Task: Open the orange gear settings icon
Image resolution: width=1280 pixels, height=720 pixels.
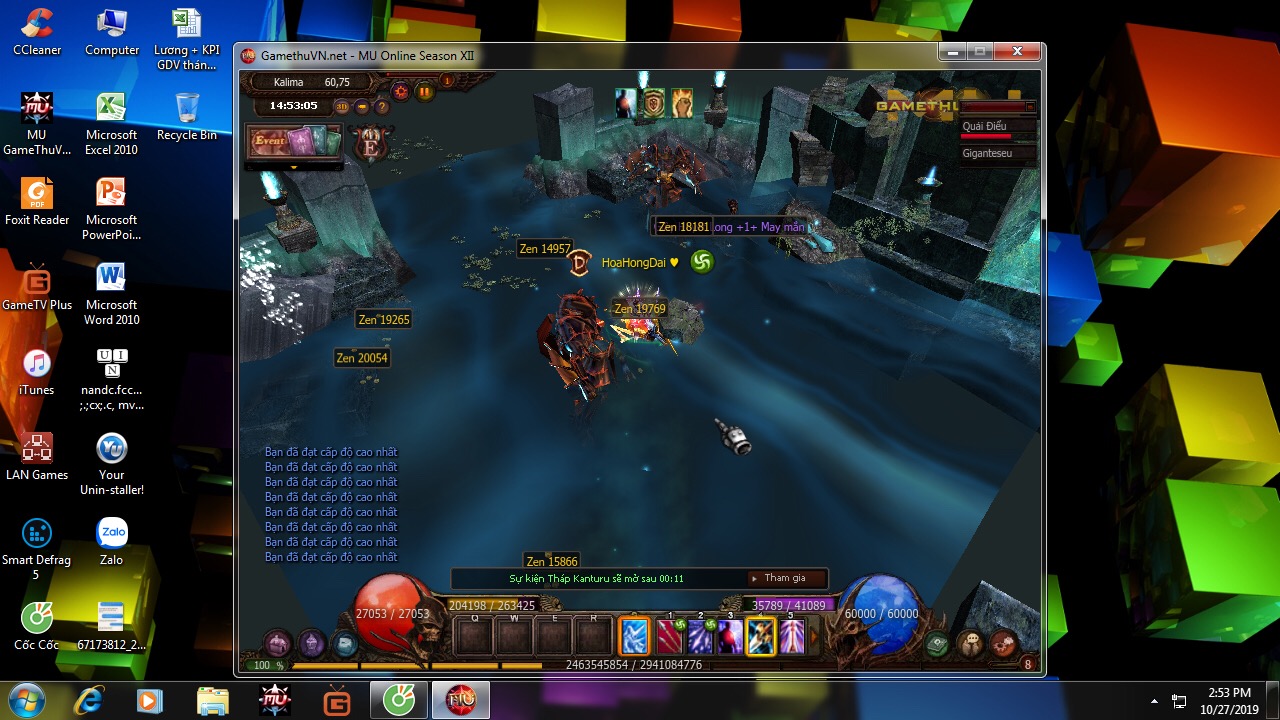Action: click(401, 92)
